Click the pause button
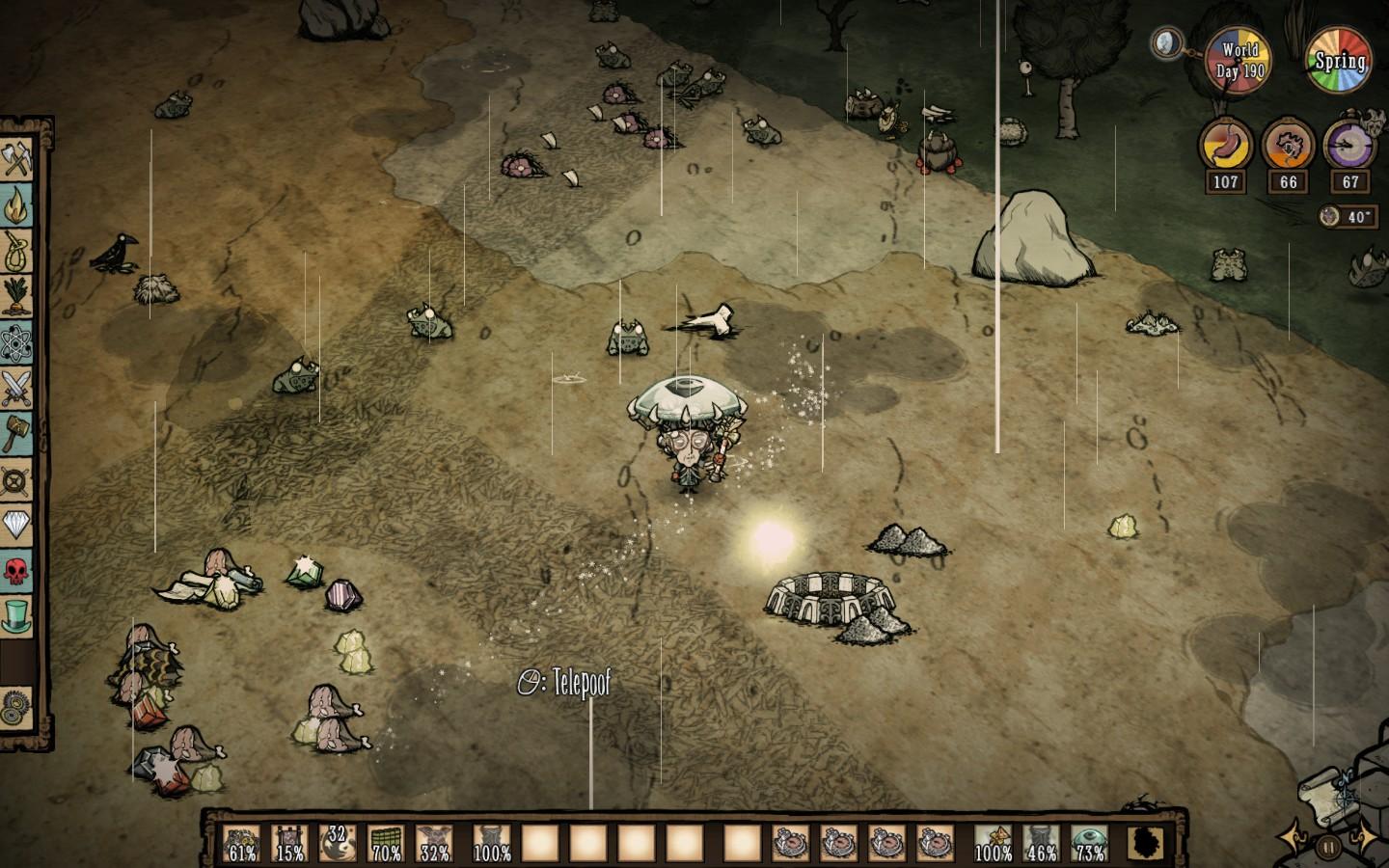Screen dimensions: 1389x868 [1328, 848]
